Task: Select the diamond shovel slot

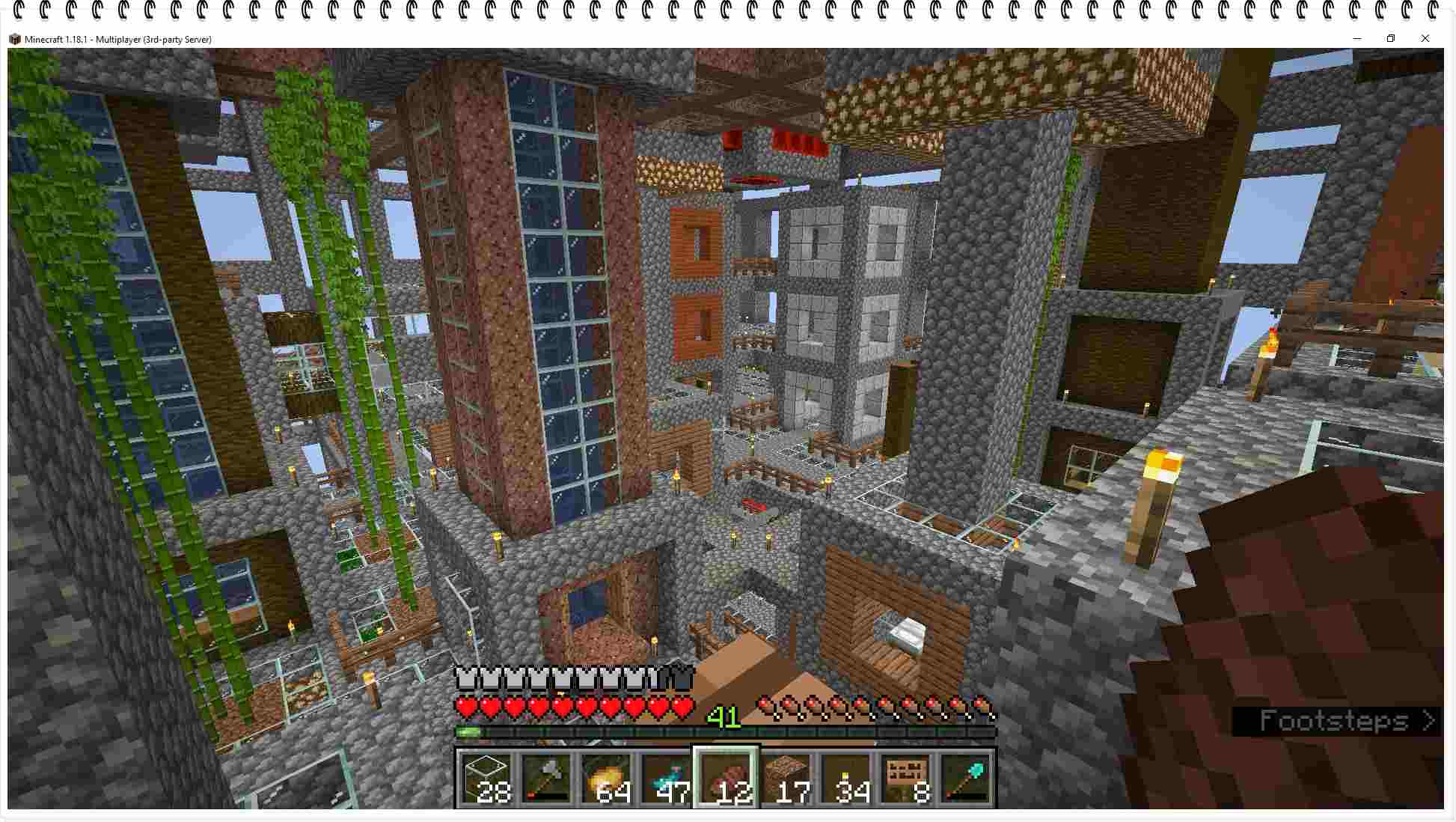Action: (x=965, y=778)
